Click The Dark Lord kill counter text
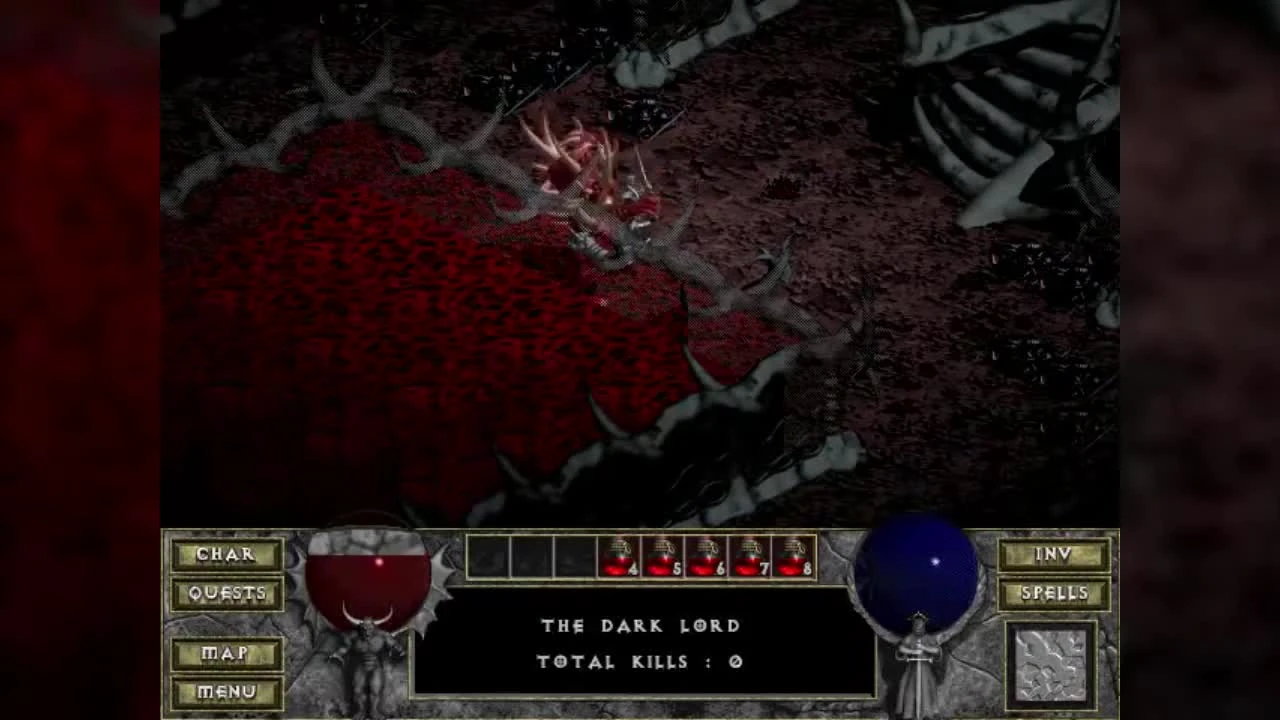 [640, 643]
